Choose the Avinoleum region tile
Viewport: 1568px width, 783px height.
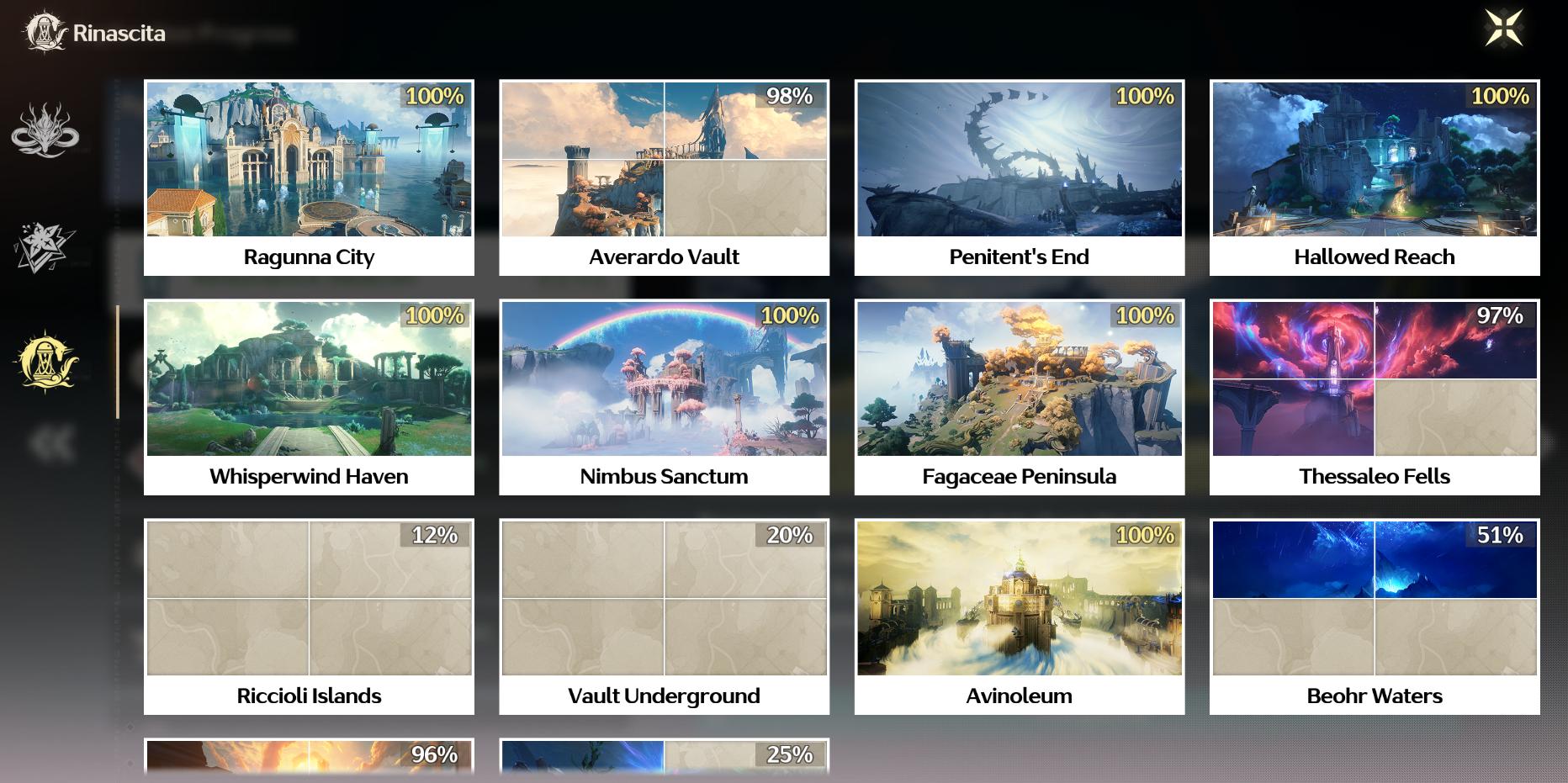pos(1019,616)
